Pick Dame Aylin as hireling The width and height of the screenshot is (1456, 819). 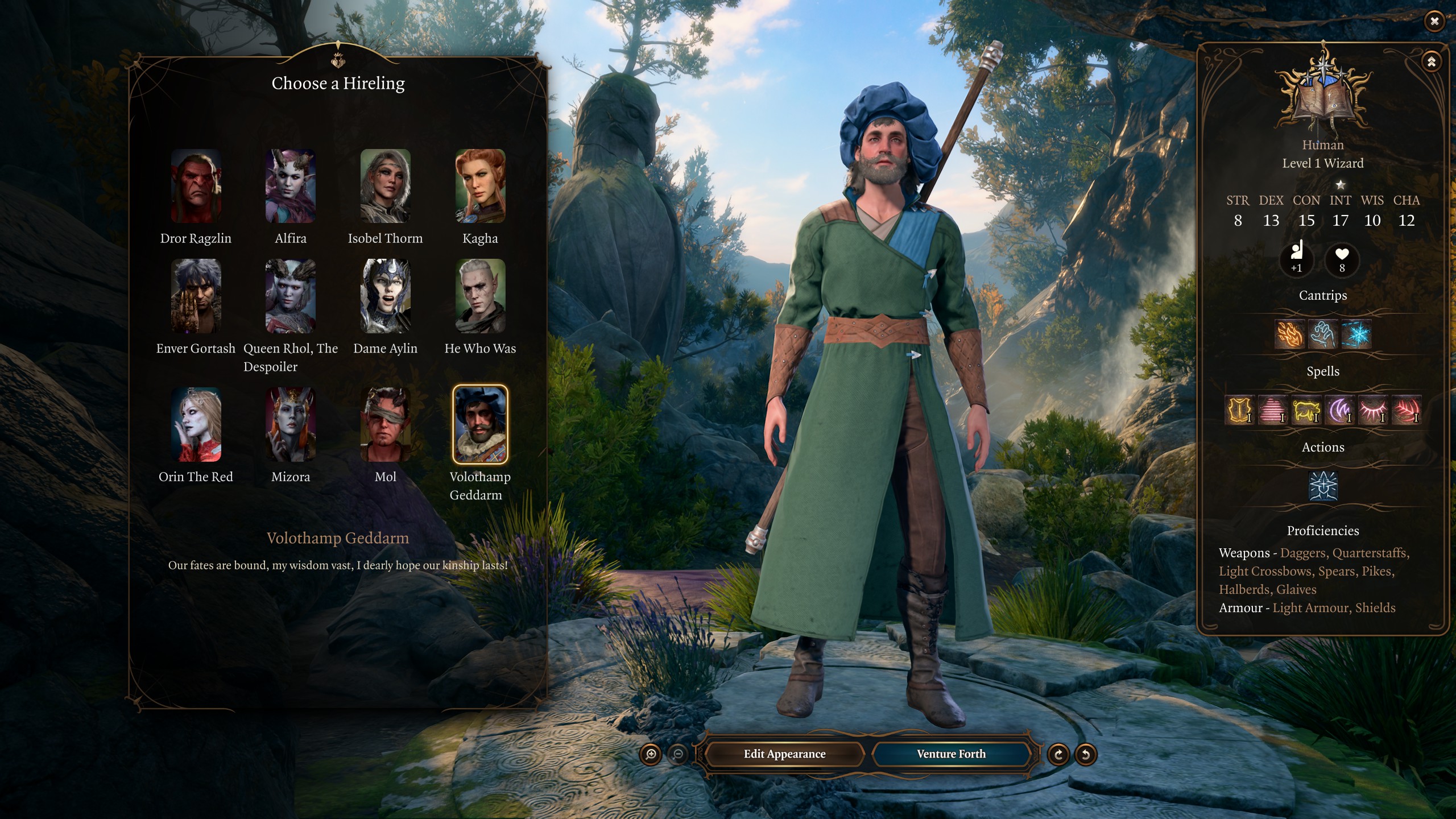pos(385,296)
